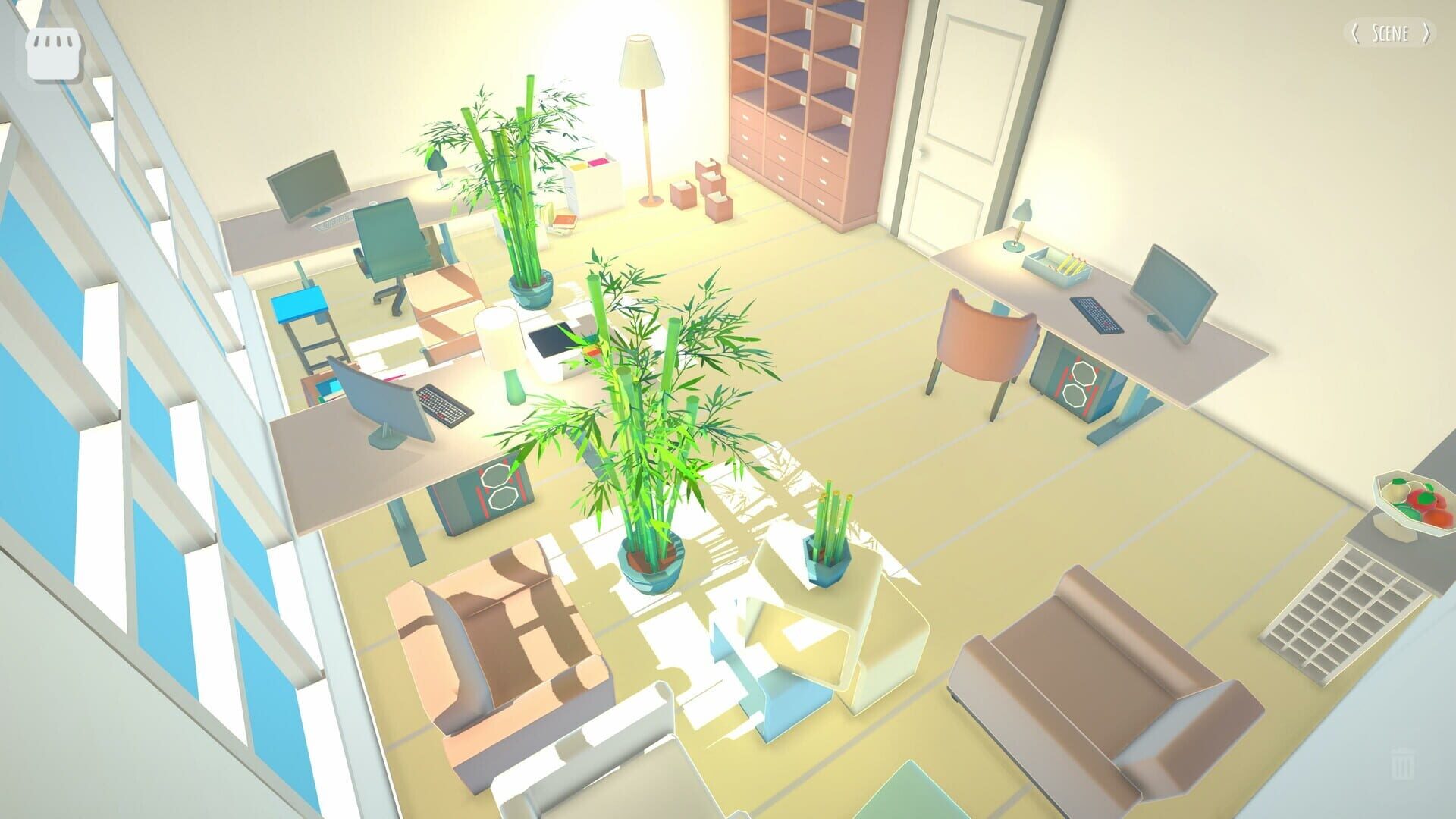Click the right arrow to change scene
The width and height of the screenshot is (1456, 819).
1426,33
